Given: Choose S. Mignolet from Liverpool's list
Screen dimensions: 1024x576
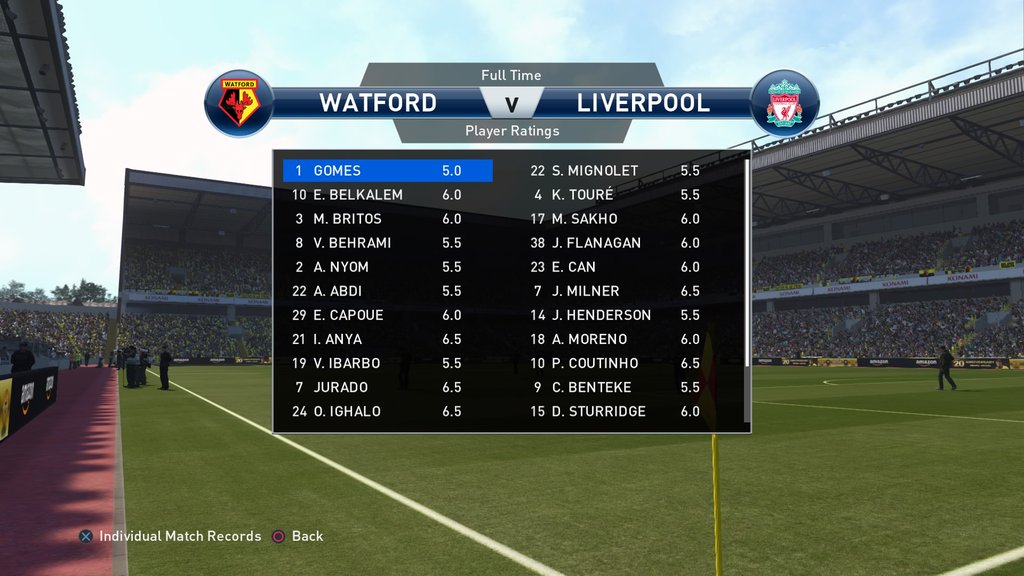Looking at the screenshot, I should click(614, 171).
